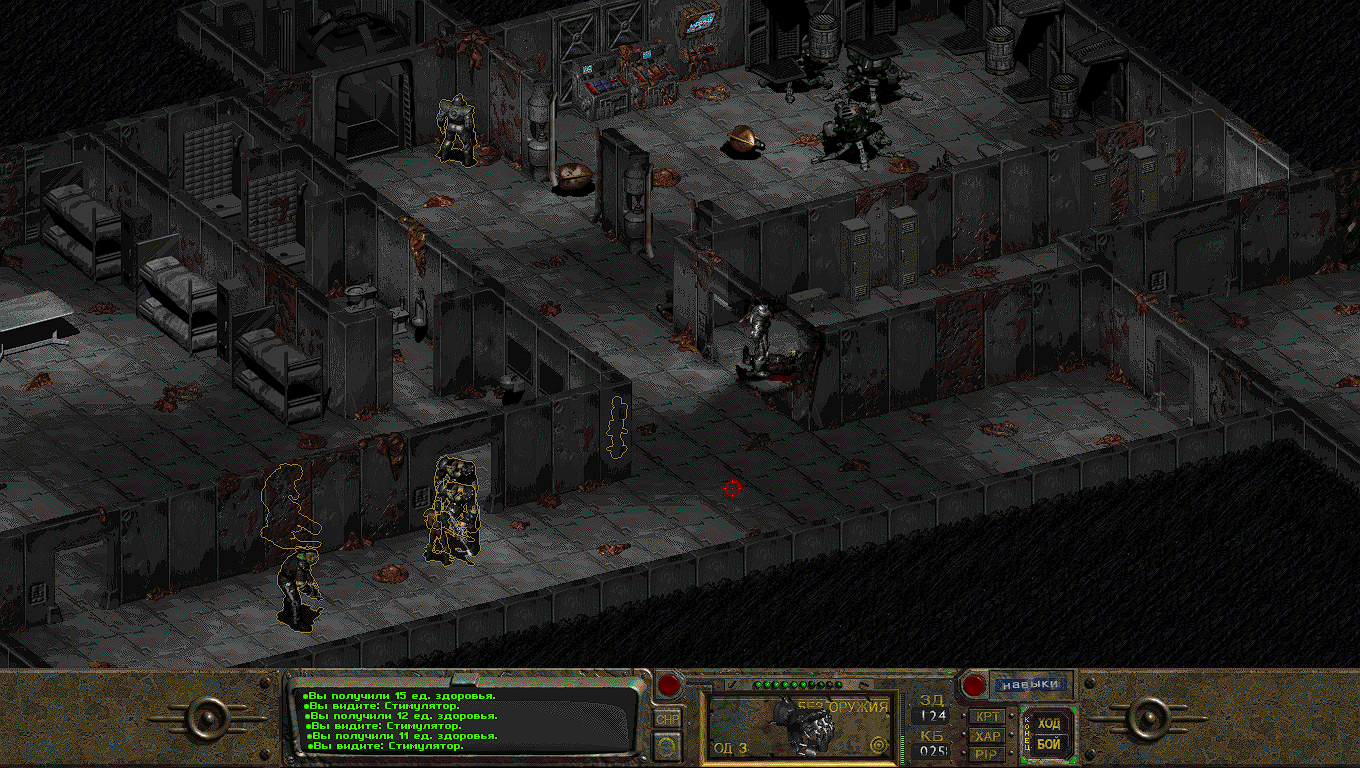Viewport: 1360px width, 768px height.
Task: Open inventory with the СНР button
Action: (667, 718)
